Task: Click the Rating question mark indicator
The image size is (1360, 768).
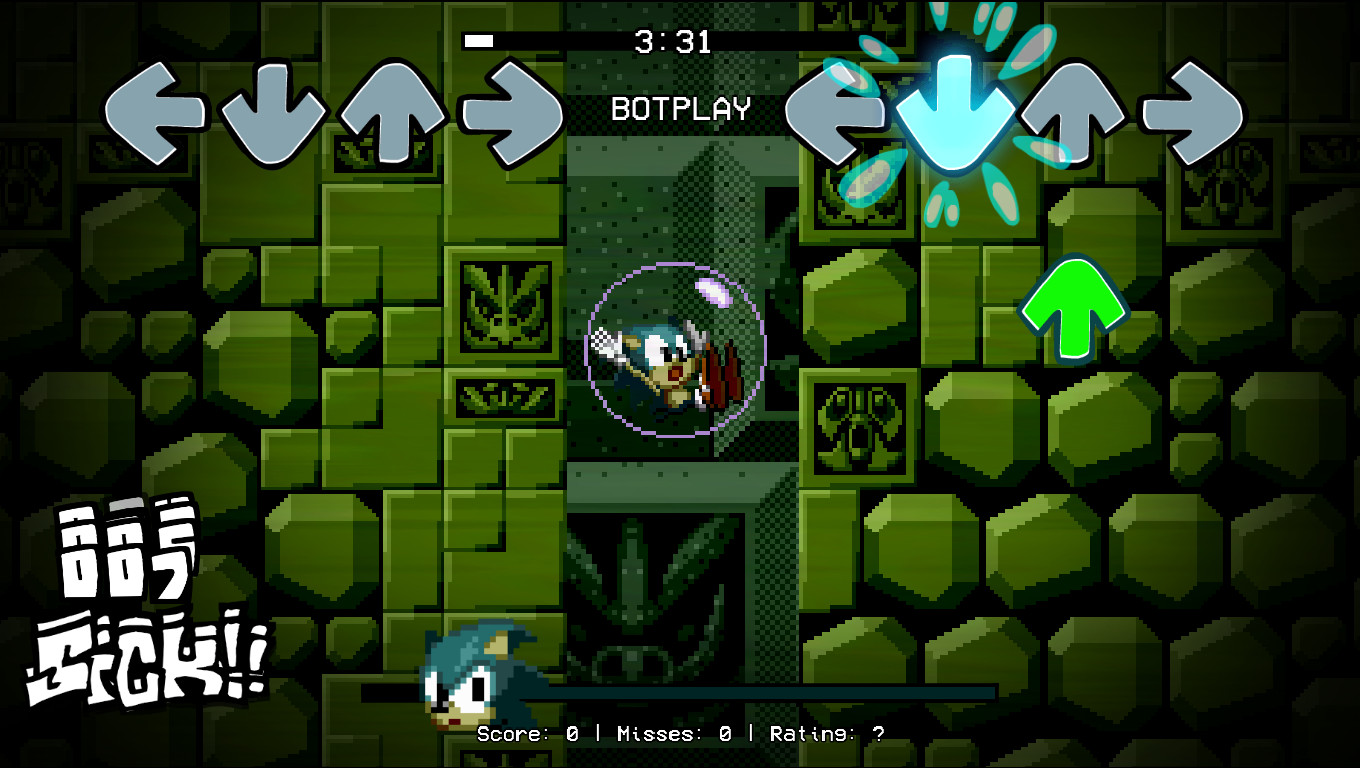Action: click(x=877, y=733)
